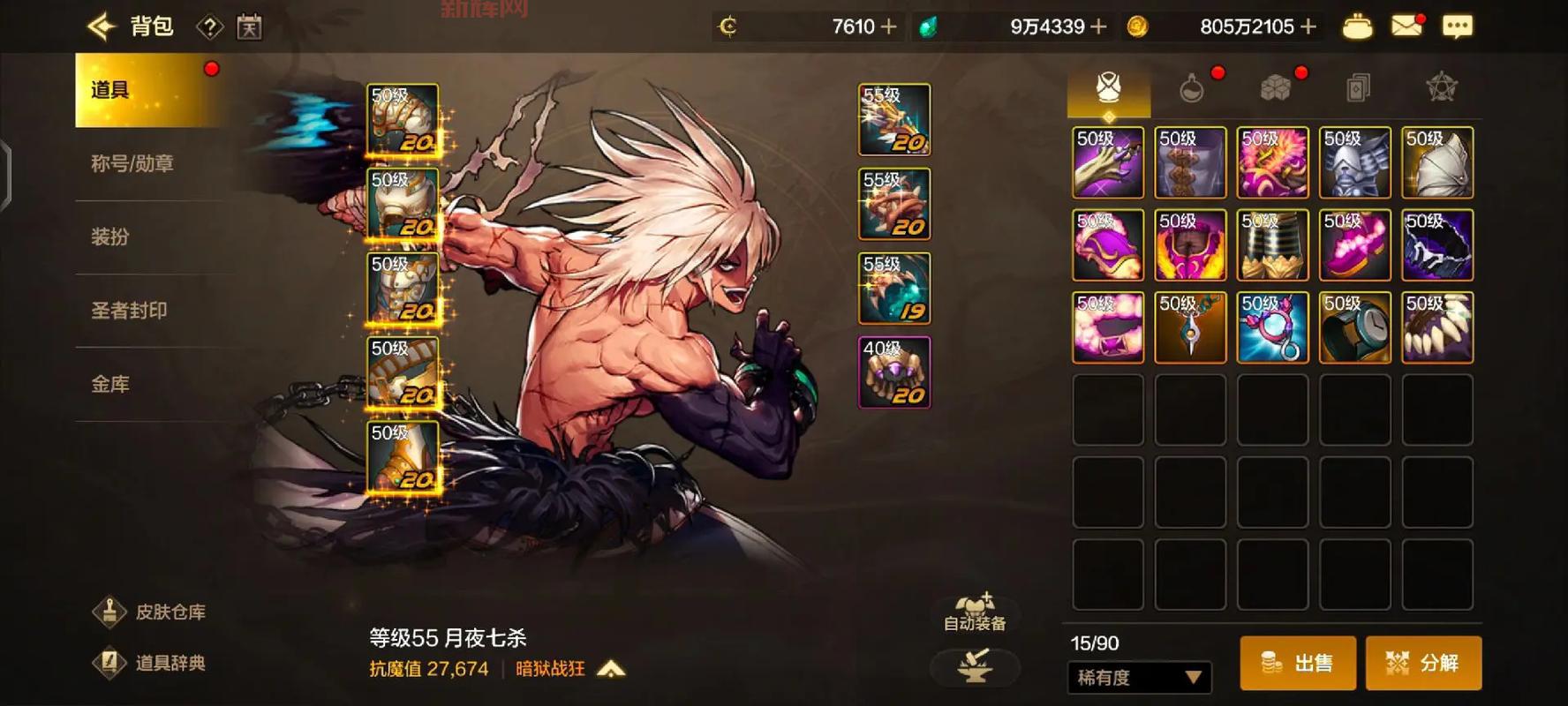Open the 金库 vault section
Screen dimensions: 1568x706
(110, 384)
